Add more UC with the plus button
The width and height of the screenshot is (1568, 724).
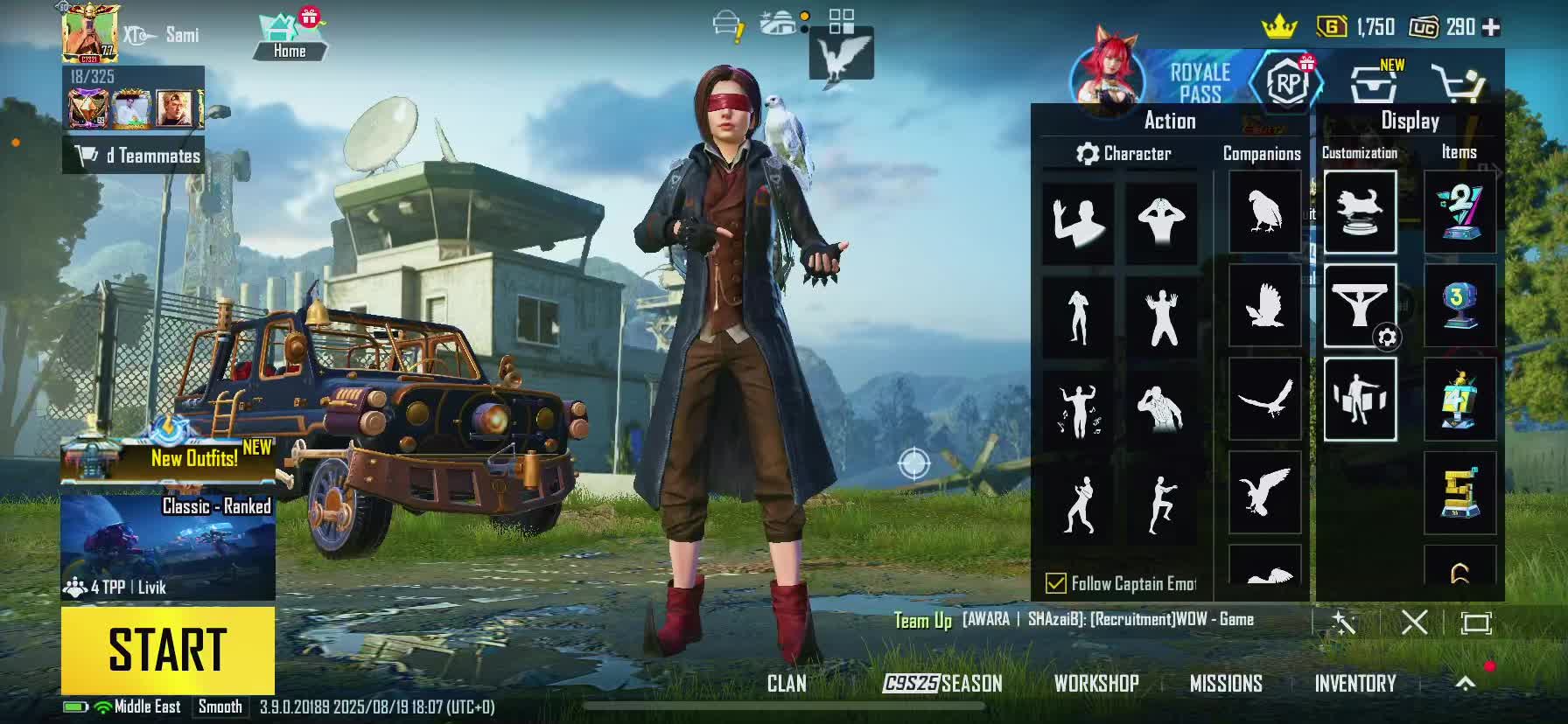pyautogui.click(x=1492, y=28)
